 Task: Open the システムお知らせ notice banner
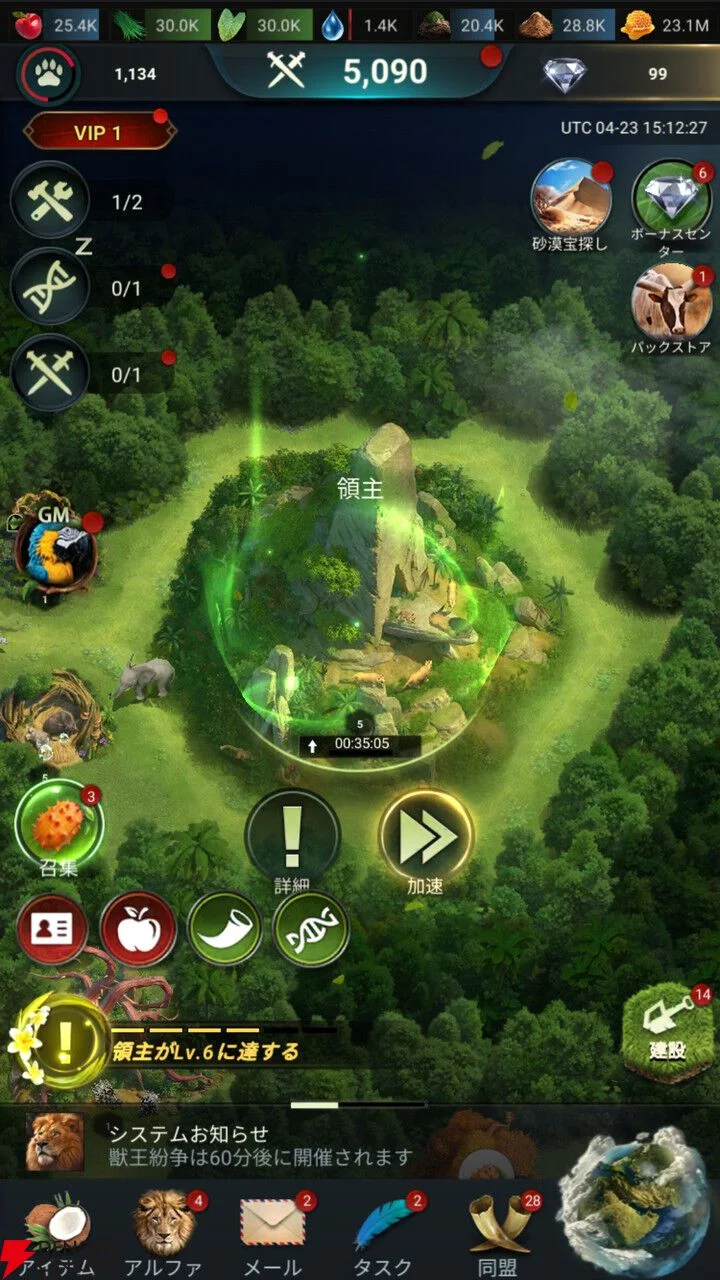(260, 1144)
